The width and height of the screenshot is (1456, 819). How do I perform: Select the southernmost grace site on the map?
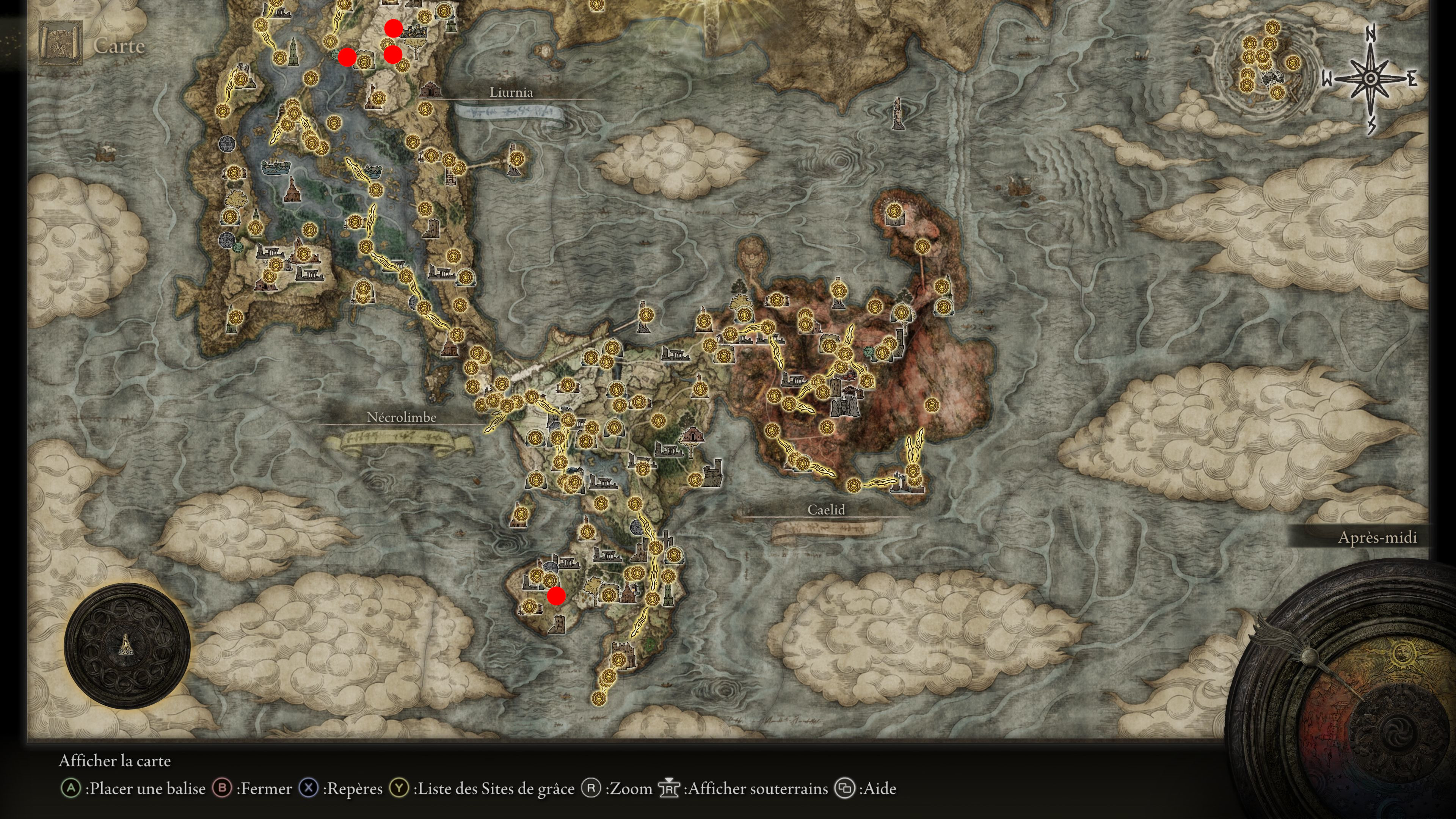tap(599, 698)
